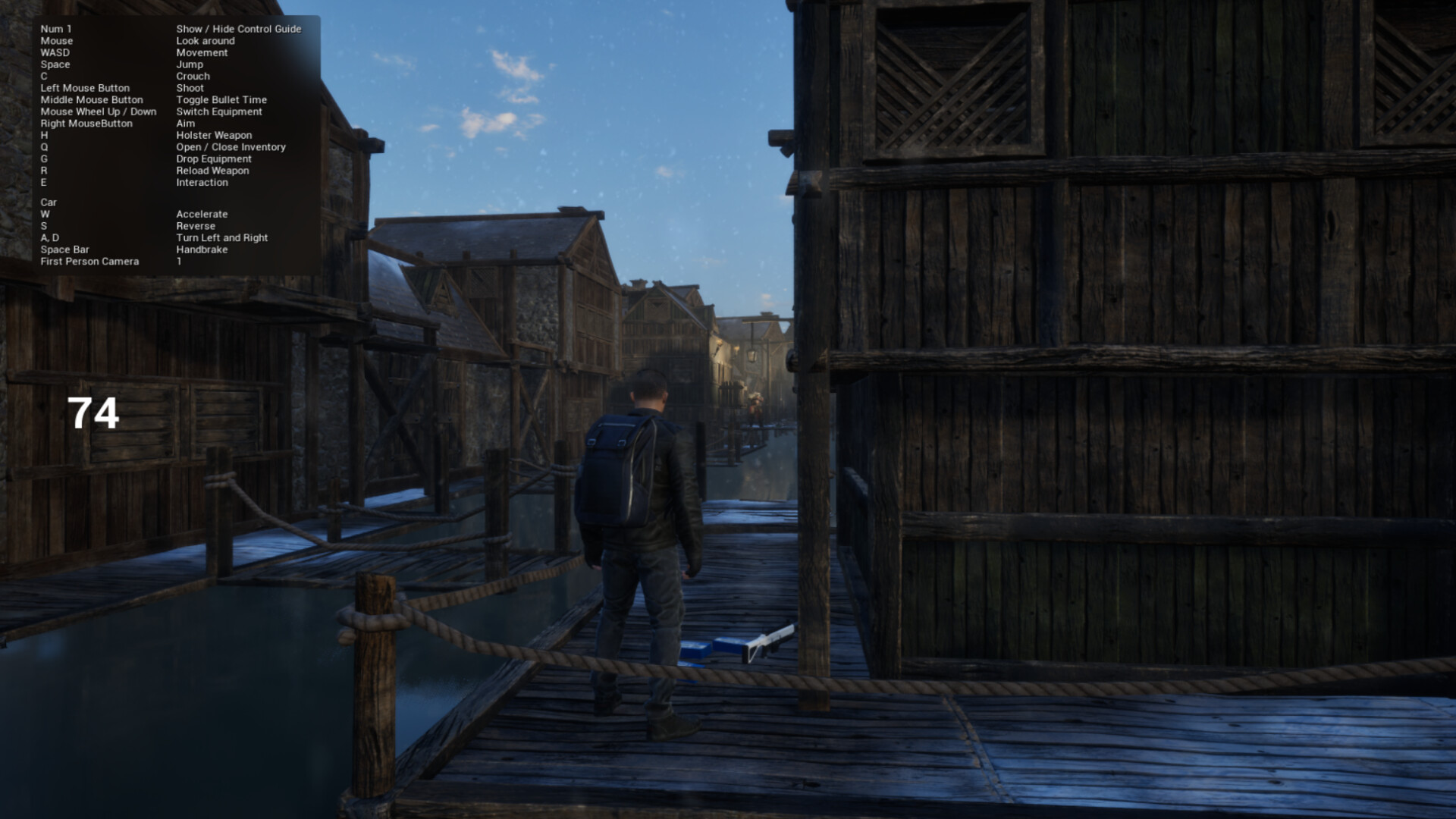Click the Toggle Bullet Time entry
This screenshot has height=819, width=1456.
(221, 99)
